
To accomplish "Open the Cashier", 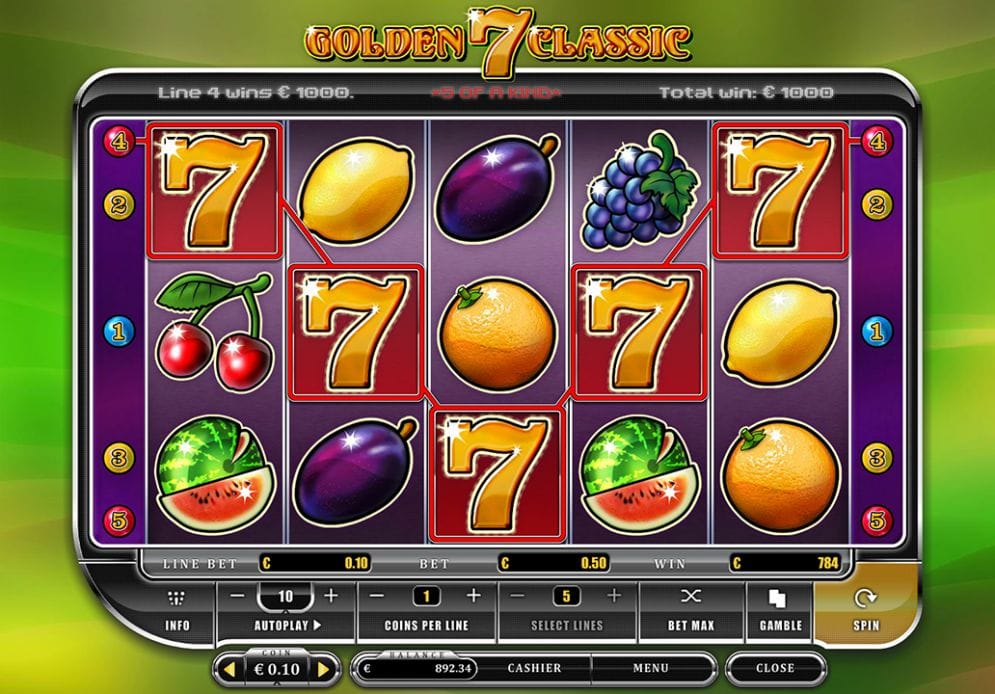I will [534, 668].
